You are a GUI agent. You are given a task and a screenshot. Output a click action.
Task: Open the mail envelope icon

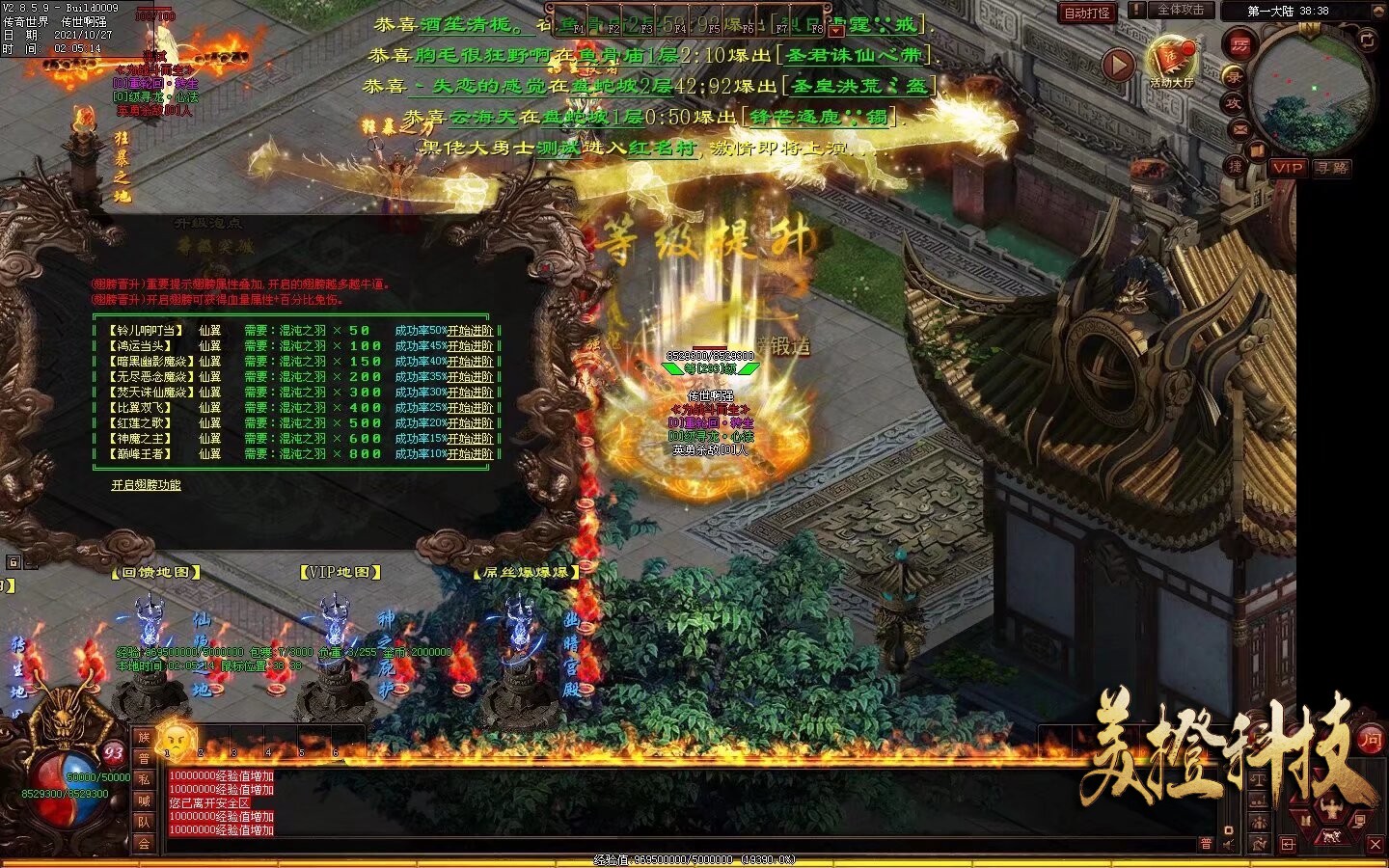click(1240, 129)
